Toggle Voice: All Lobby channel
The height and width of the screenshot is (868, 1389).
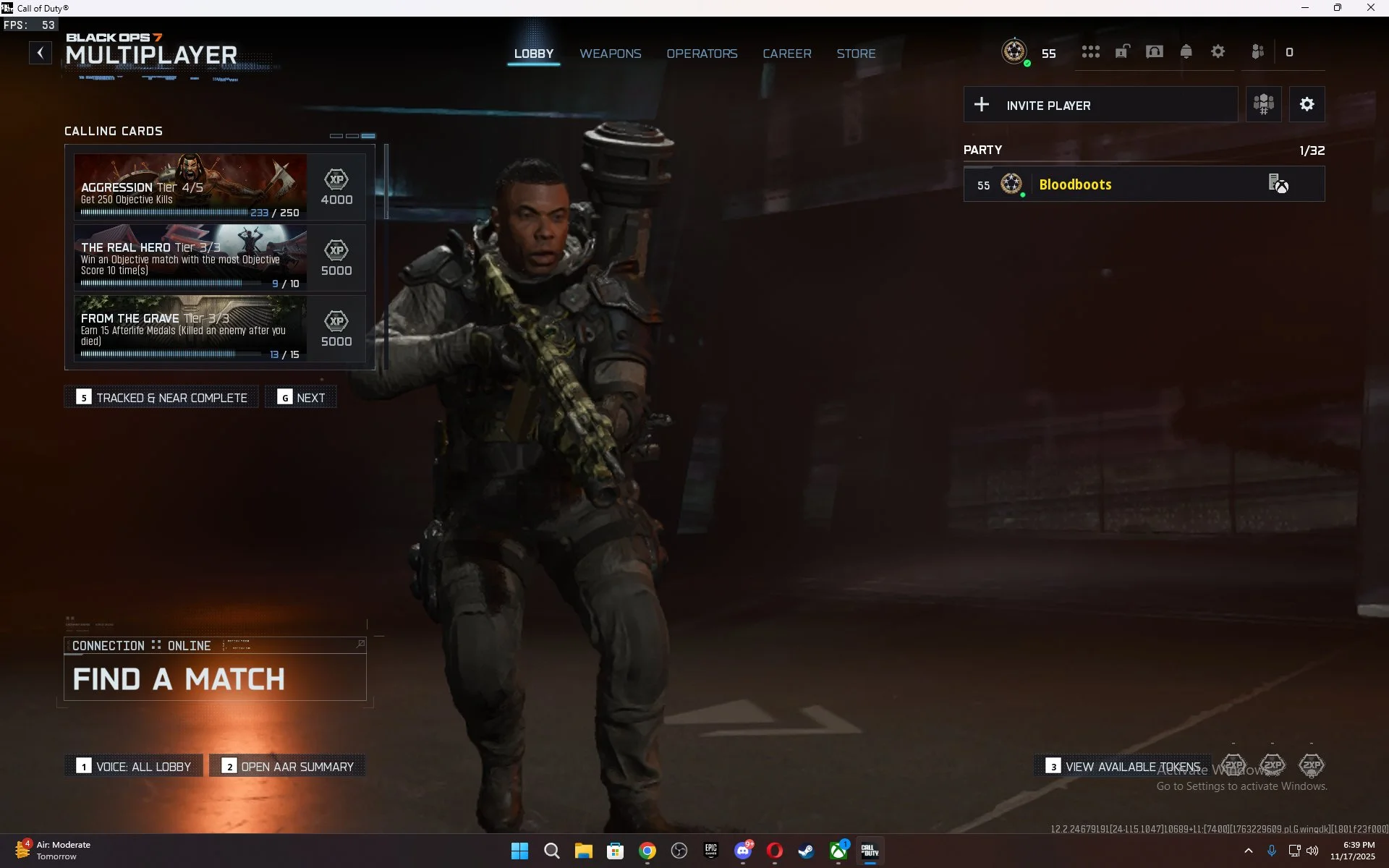tap(132, 765)
